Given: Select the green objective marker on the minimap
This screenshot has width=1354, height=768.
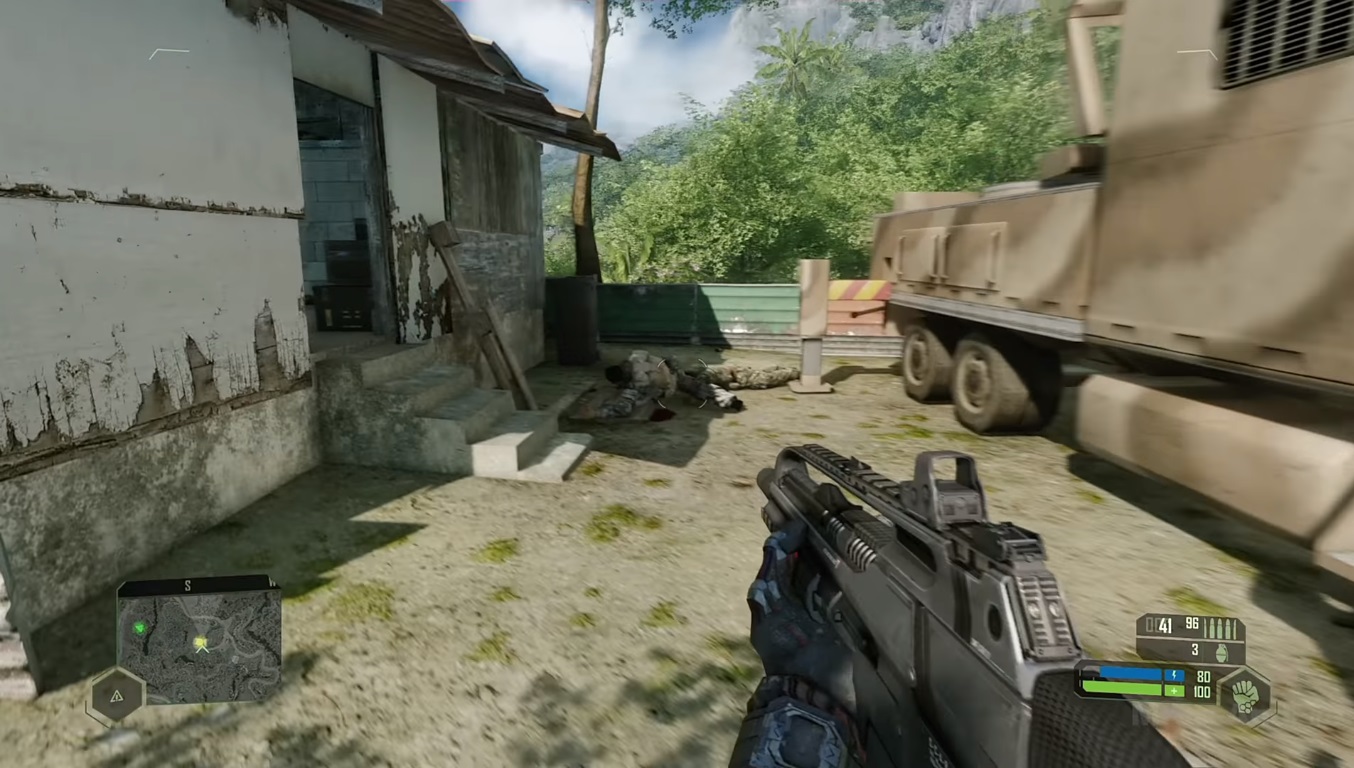Looking at the screenshot, I should 140,628.
